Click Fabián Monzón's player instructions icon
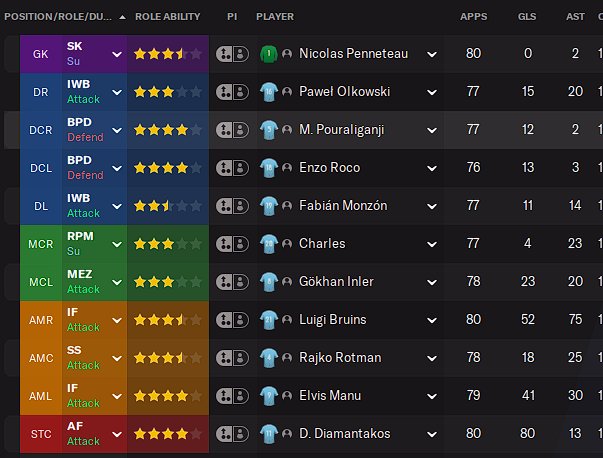This screenshot has height=458, width=603. [x=232, y=206]
